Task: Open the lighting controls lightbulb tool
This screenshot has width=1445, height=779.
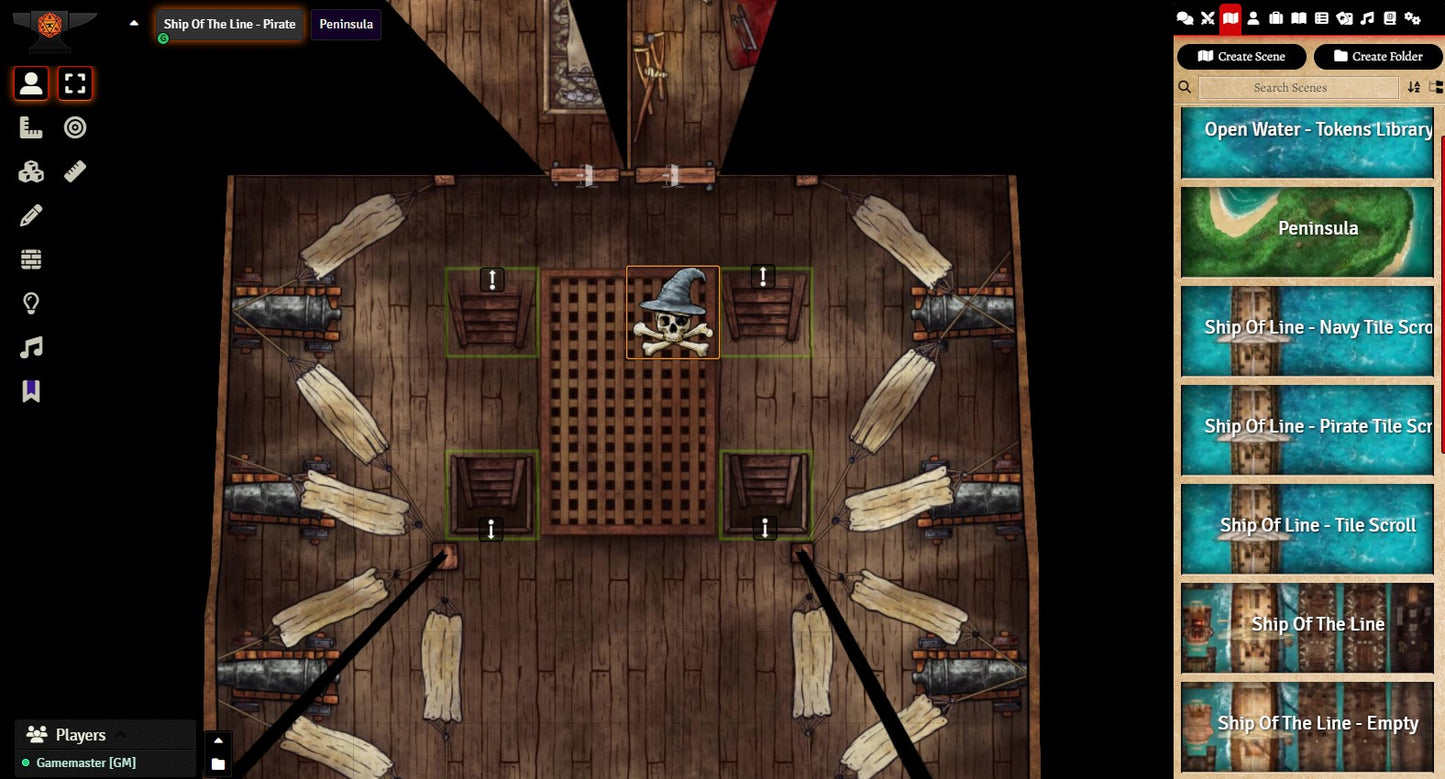Action: coord(31,304)
